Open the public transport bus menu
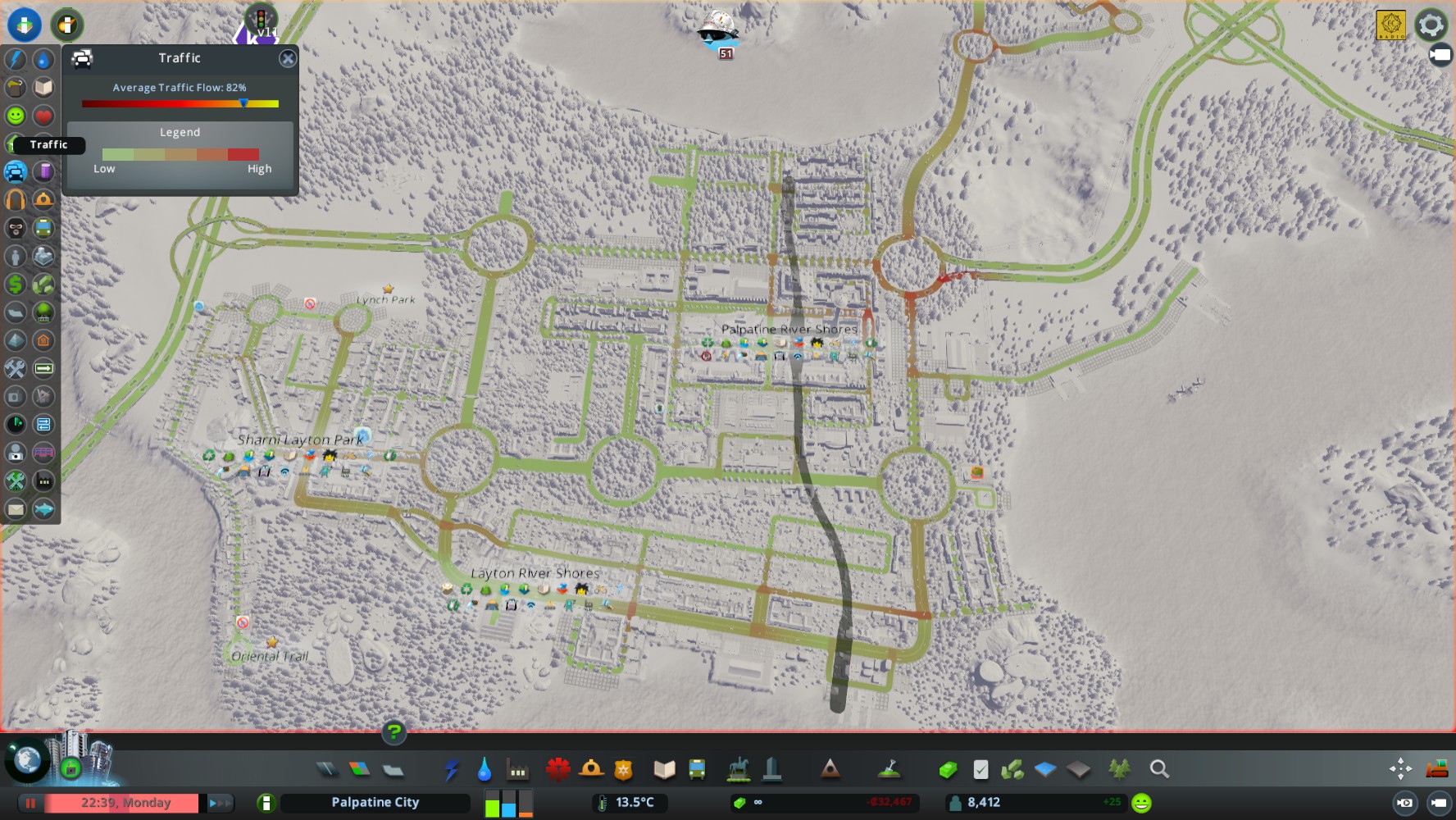This screenshot has width=1456, height=820. 697,769
